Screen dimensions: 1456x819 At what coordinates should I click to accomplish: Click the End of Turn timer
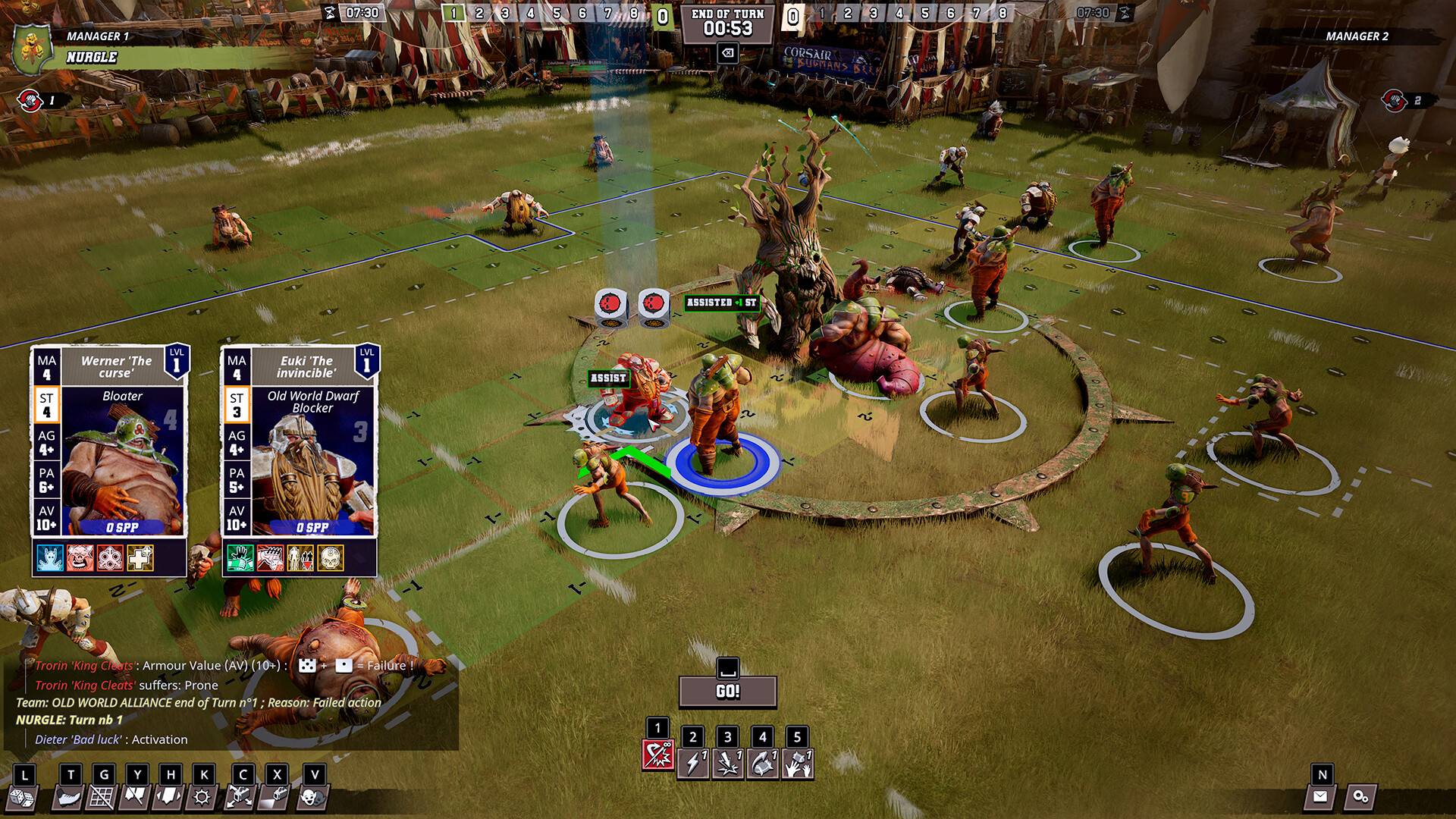(x=728, y=23)
